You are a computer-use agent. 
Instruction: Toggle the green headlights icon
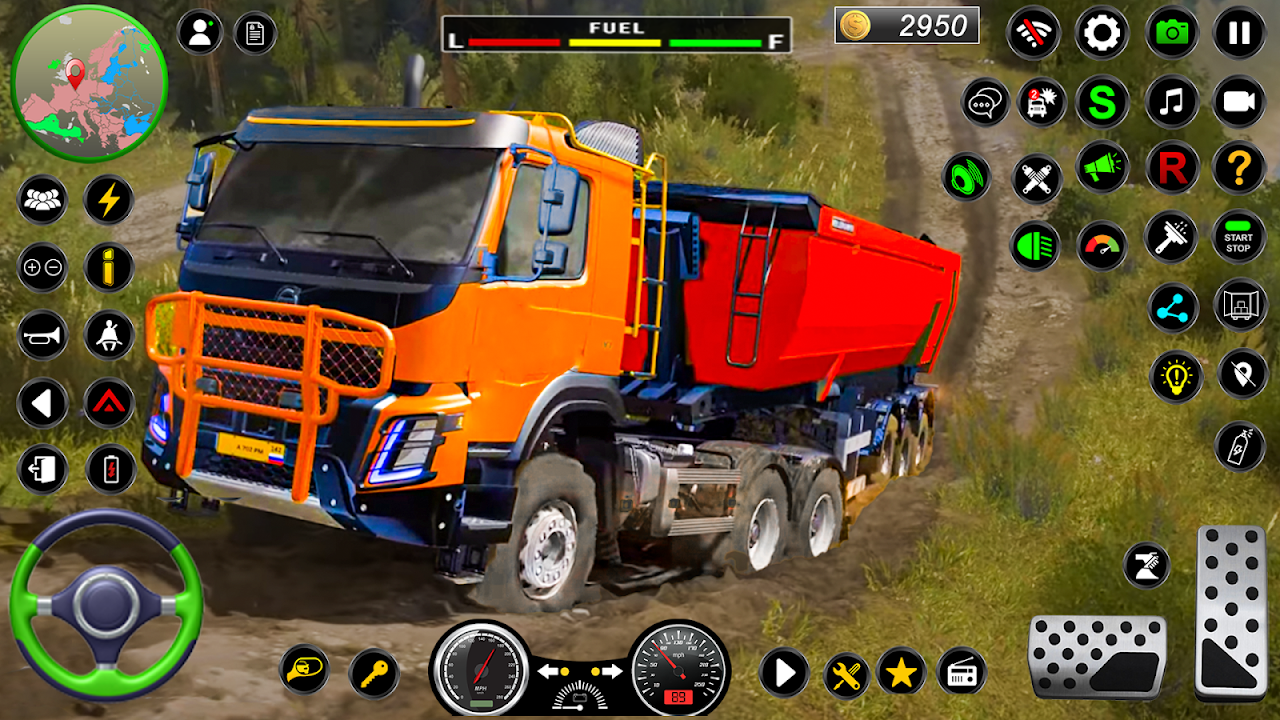coord(1034,245)
